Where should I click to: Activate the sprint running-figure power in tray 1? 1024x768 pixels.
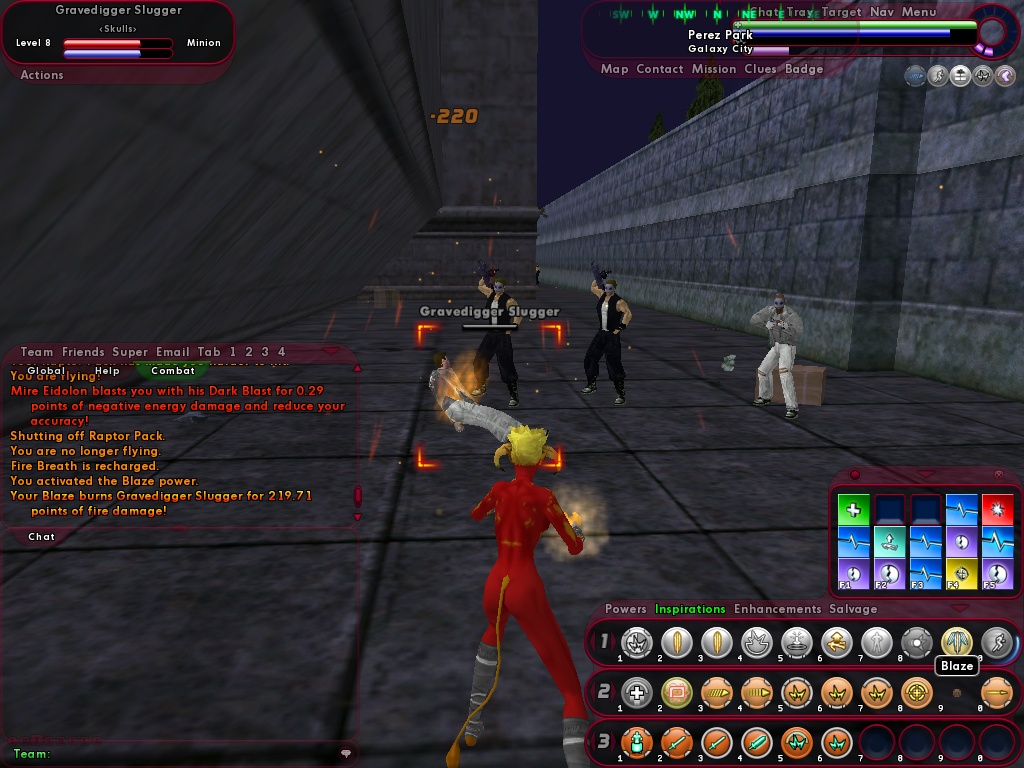point(995,642)
